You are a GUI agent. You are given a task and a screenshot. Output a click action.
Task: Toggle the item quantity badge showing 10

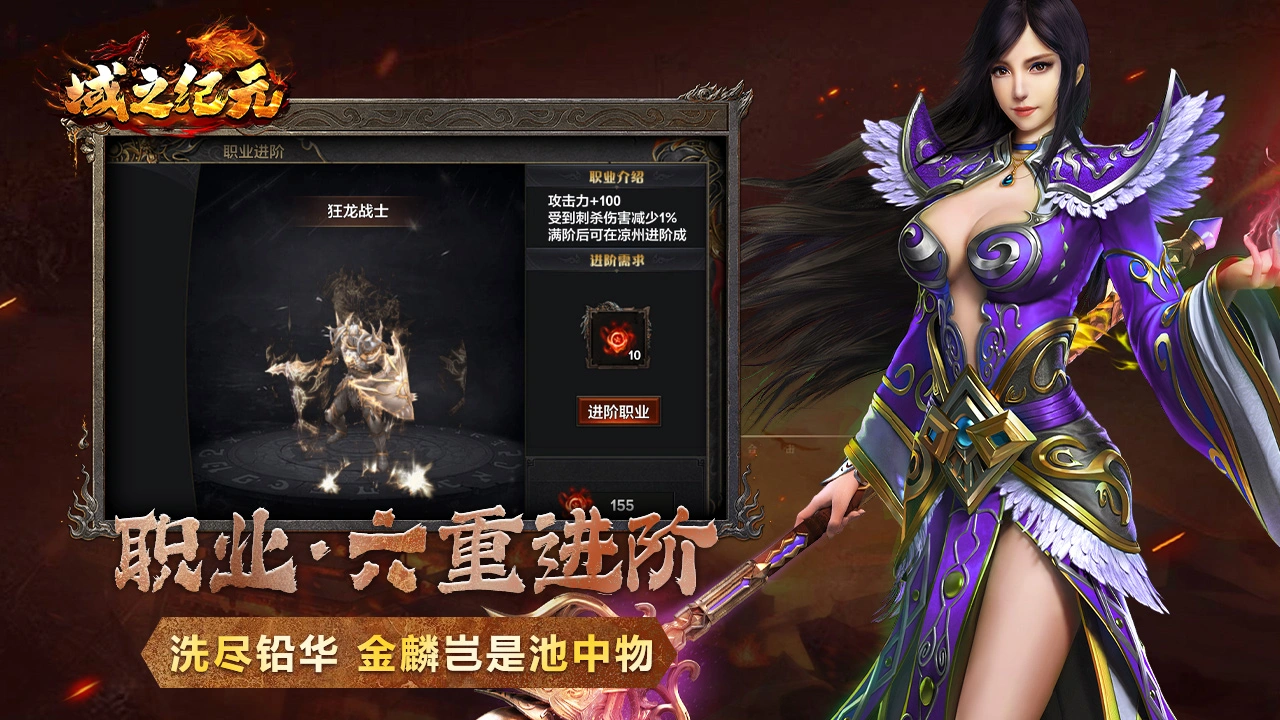[632, 353]
